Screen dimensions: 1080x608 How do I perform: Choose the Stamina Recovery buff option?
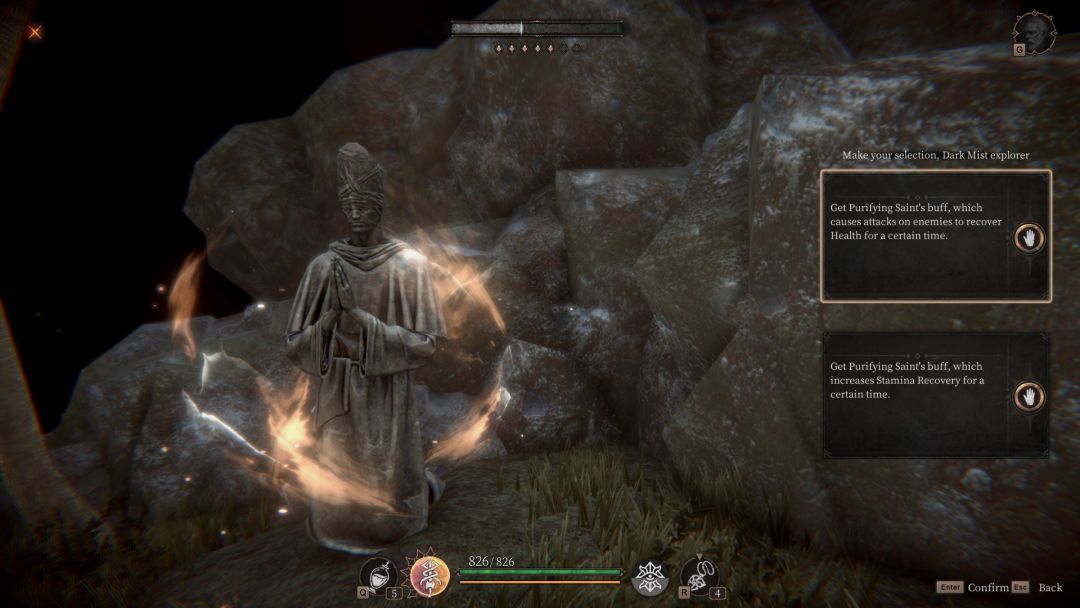pyautogui.click(x=935, y=395)
